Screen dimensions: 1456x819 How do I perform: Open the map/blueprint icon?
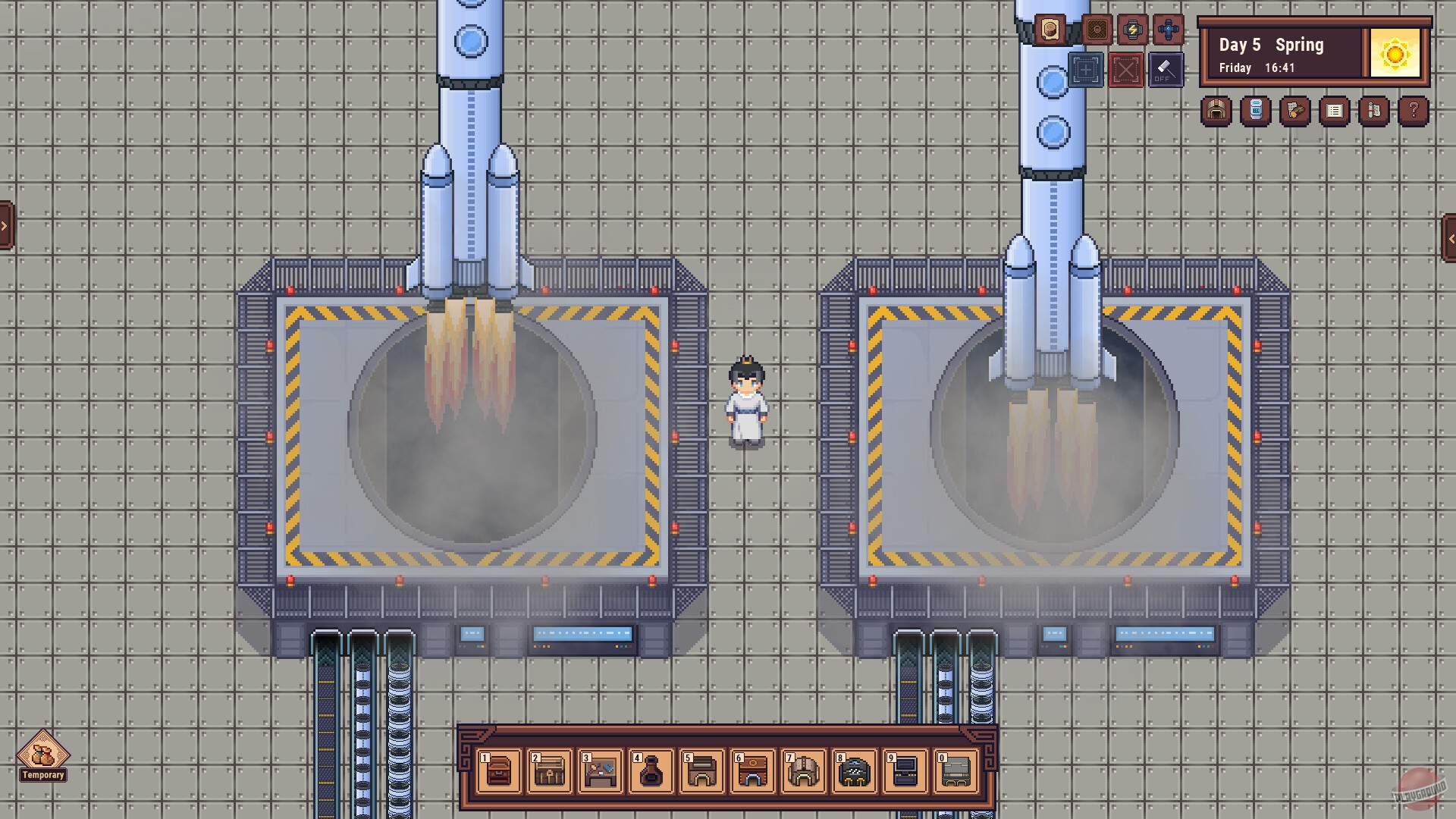tap(1373, 110)
